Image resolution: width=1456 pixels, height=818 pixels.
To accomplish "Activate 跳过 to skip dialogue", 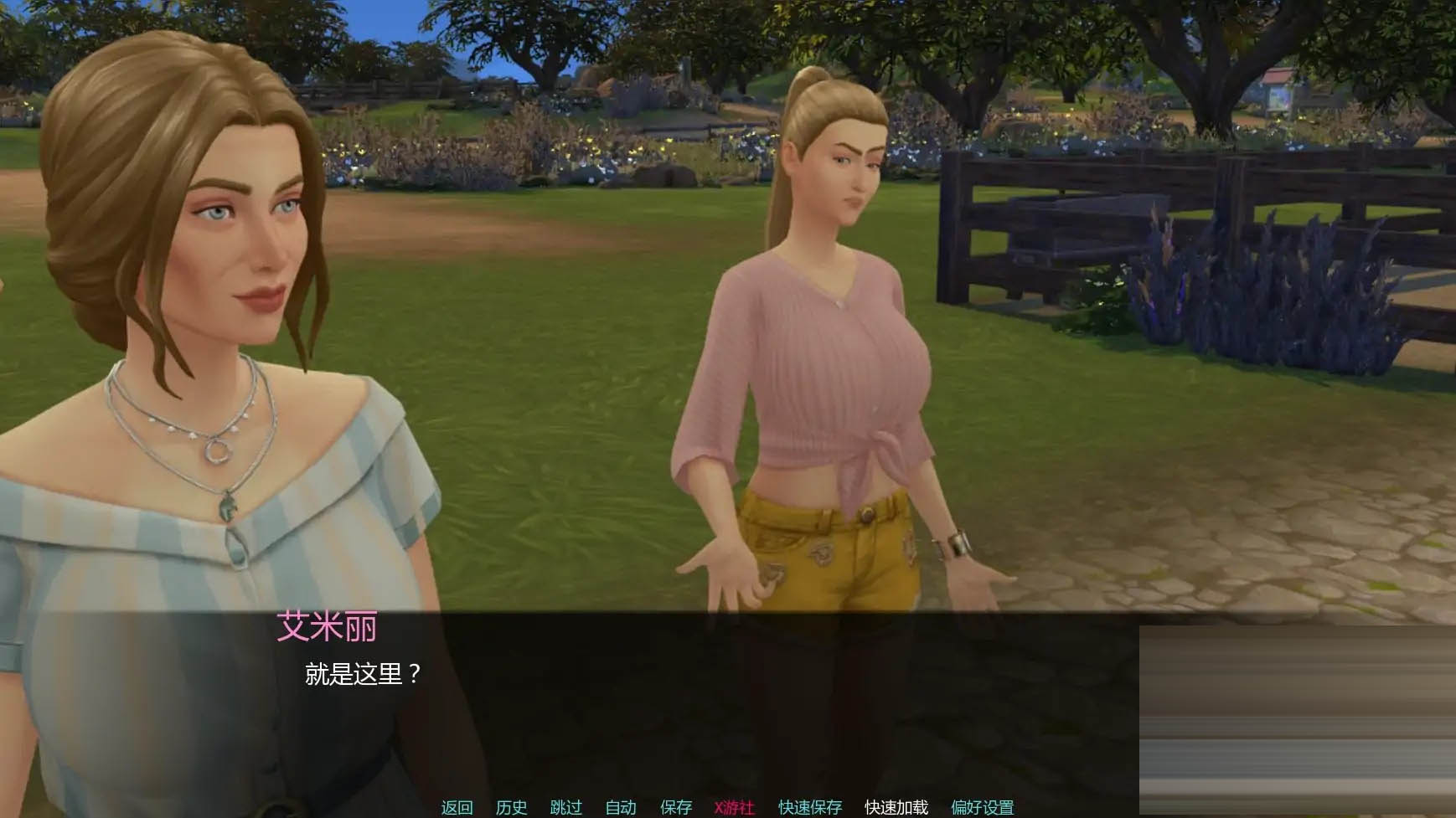I will (x=565, y=807).
